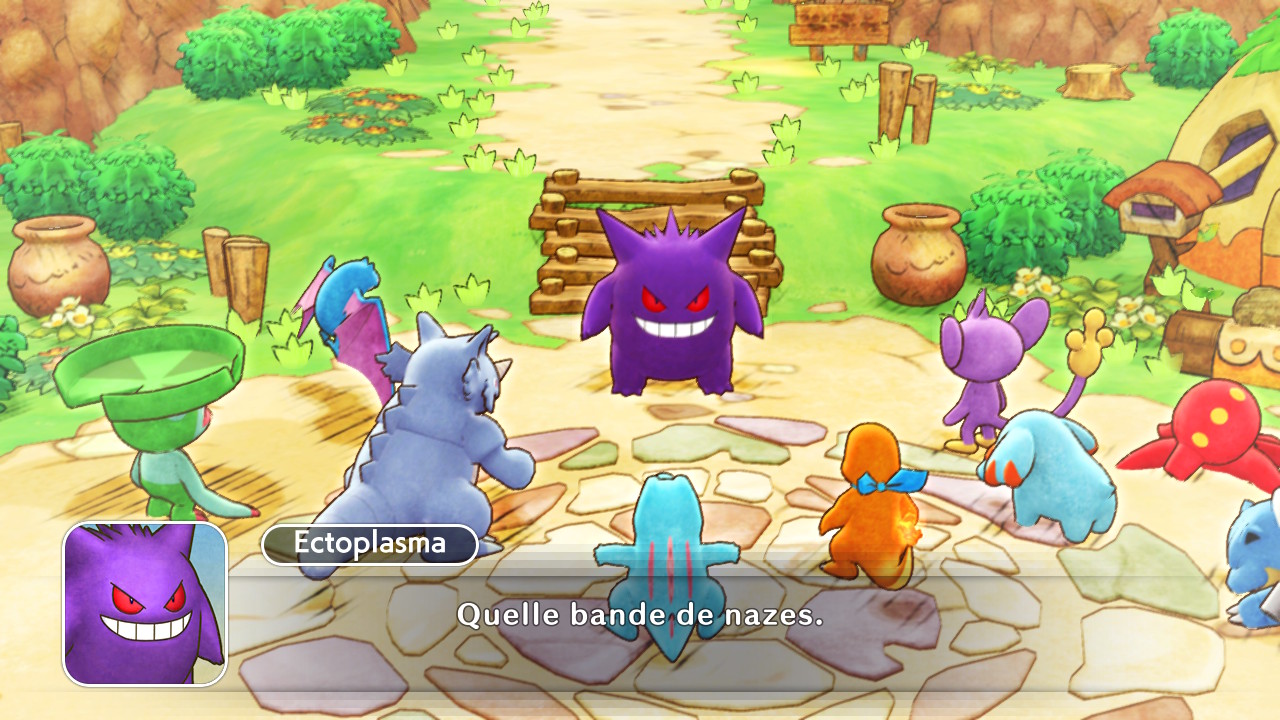Advance the "Quelle bande de nazes." dialogue line
This screenshot has height=720, width=1280.
[640, 614]
